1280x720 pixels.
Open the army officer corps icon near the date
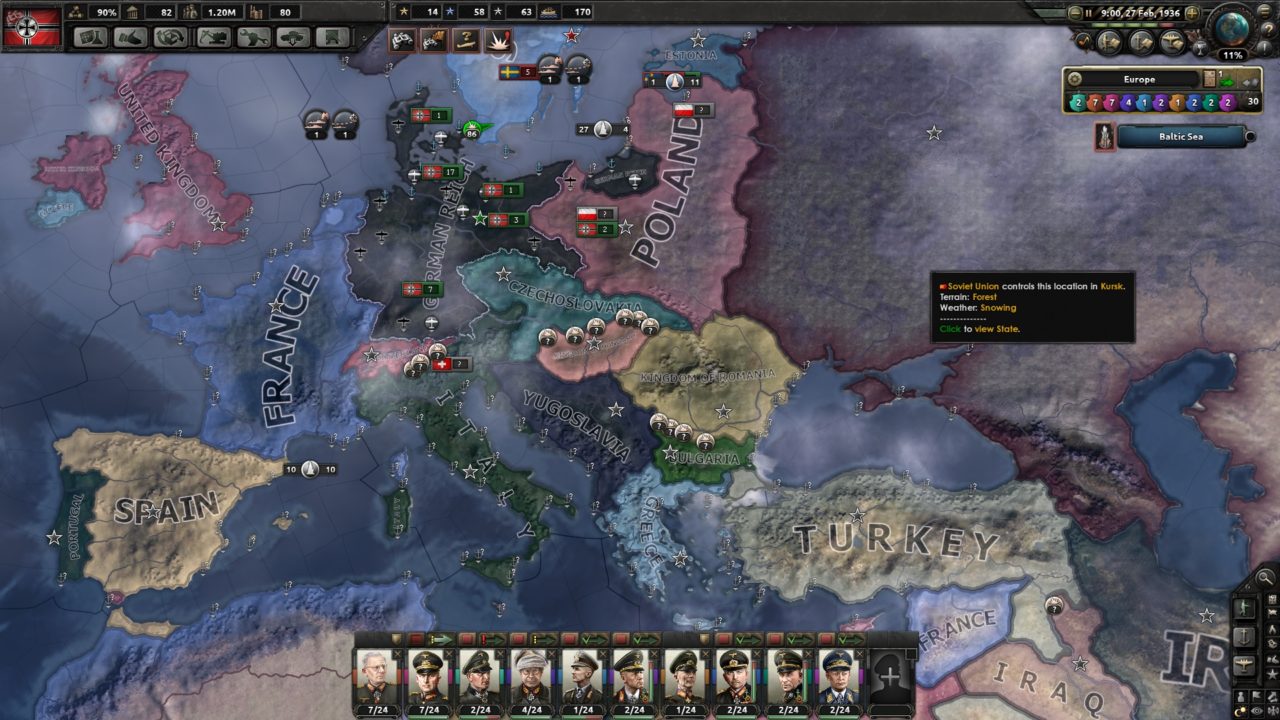[1109, 42]
